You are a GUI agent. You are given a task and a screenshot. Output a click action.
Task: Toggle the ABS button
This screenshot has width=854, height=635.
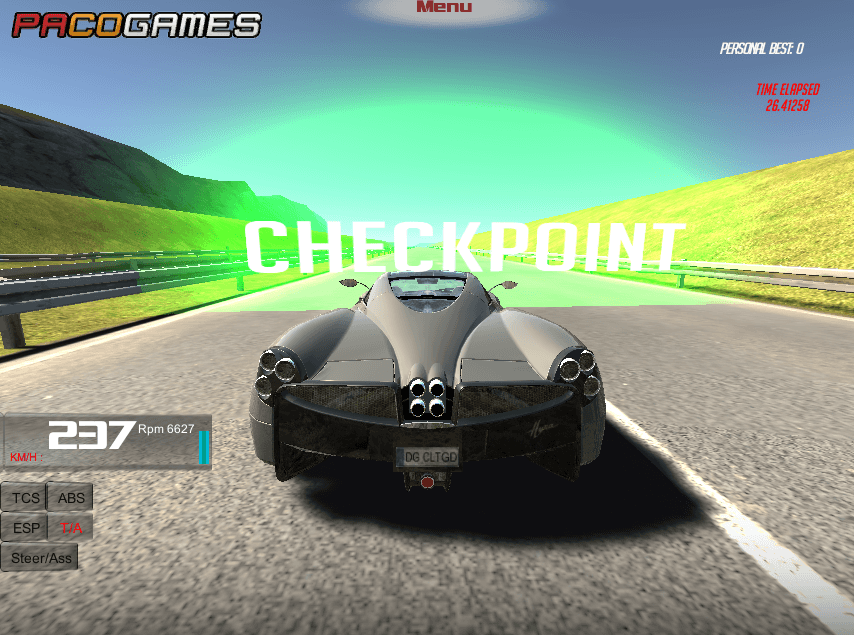pos(71,498)
